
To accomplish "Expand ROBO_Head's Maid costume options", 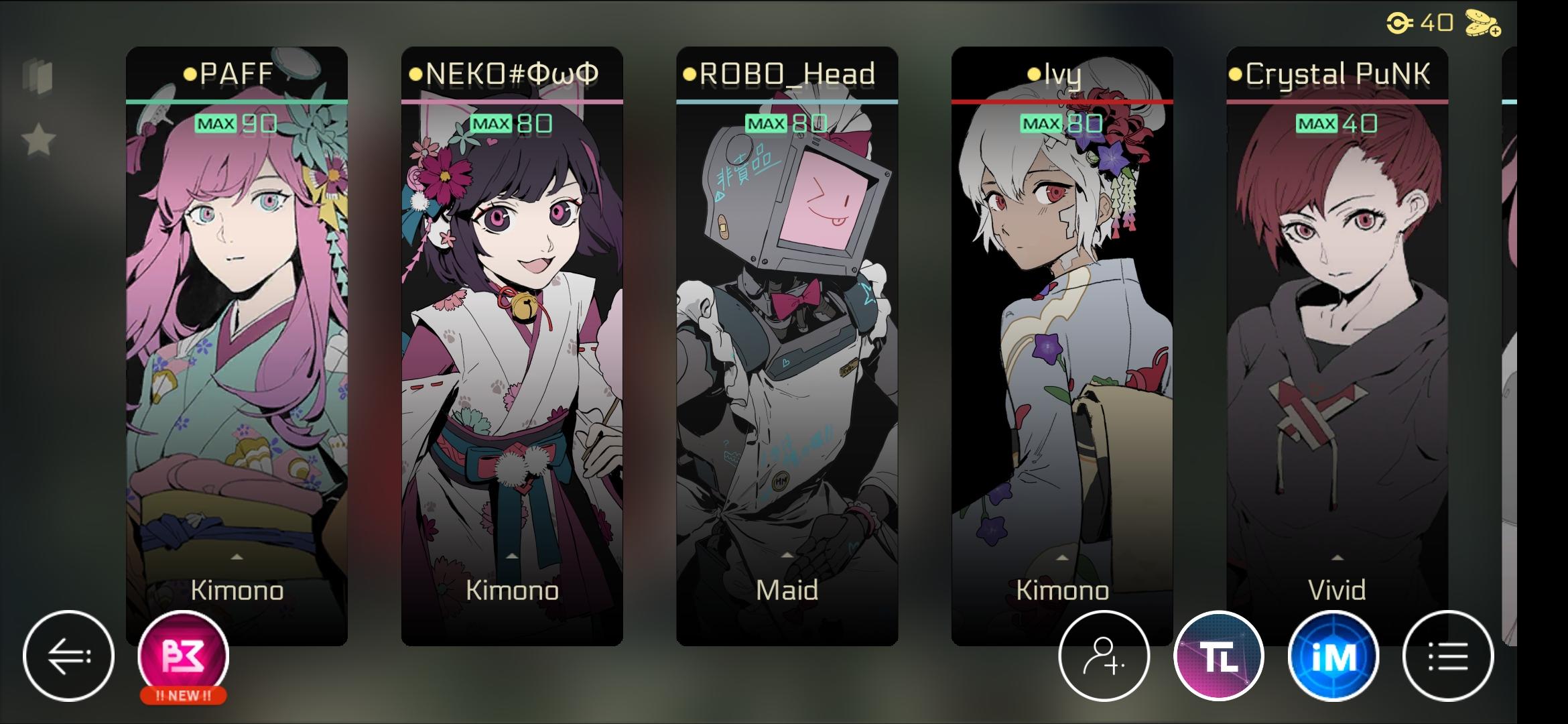I will pos(786,575).
